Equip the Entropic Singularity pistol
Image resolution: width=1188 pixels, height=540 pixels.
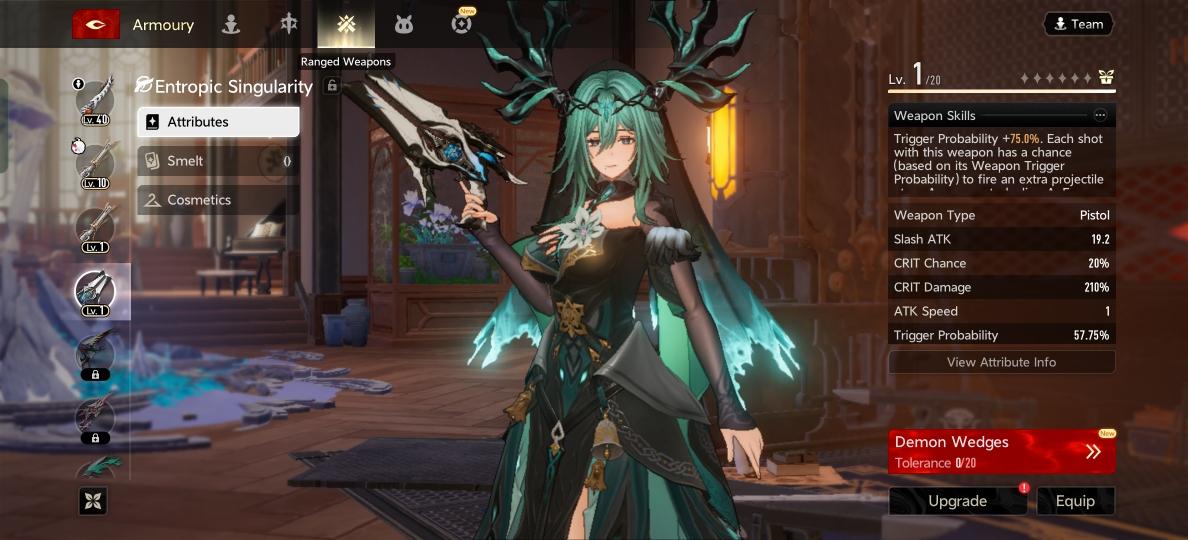(1075, 501)
